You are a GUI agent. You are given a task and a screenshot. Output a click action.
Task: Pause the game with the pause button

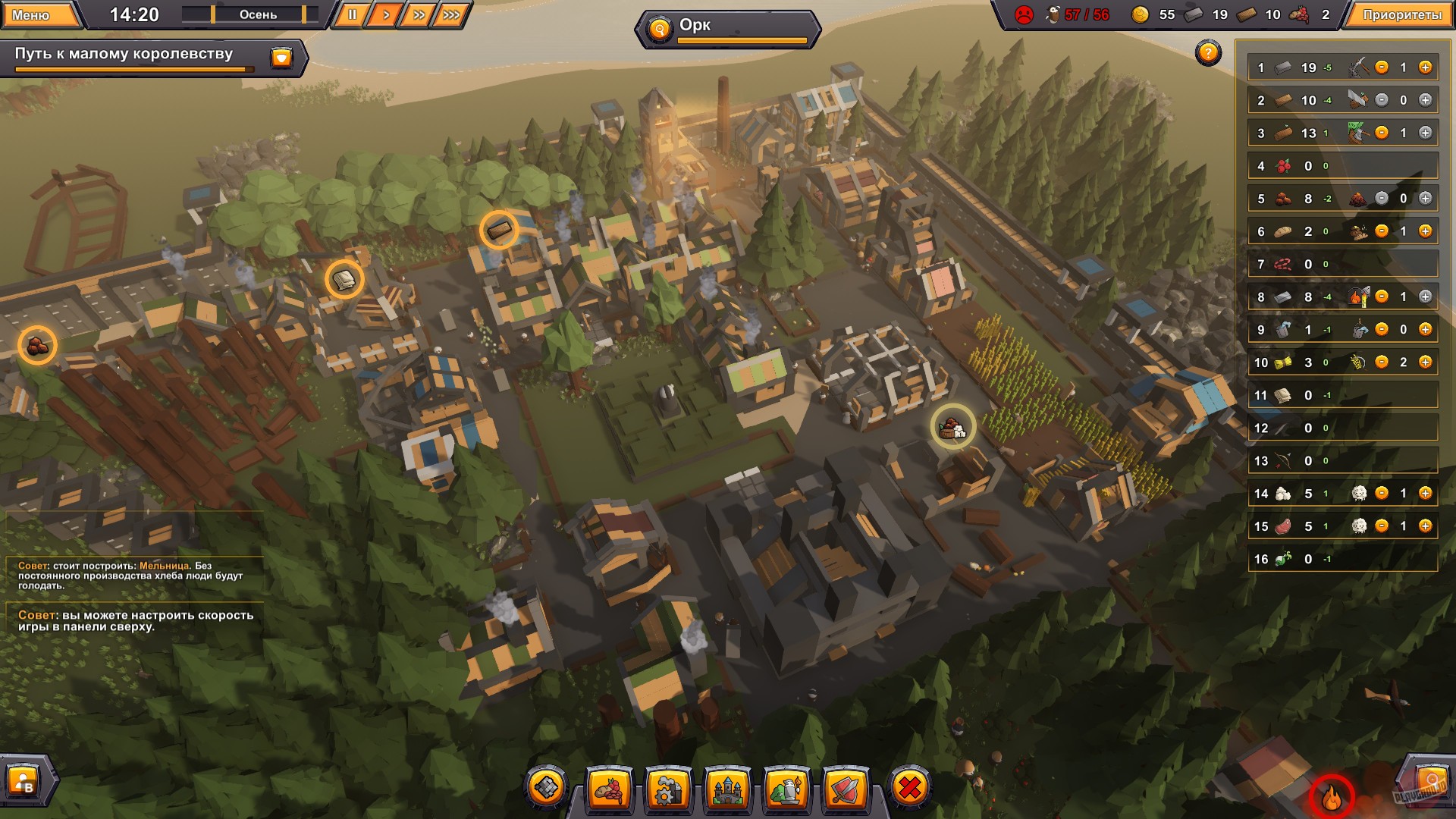pos(352,13)
